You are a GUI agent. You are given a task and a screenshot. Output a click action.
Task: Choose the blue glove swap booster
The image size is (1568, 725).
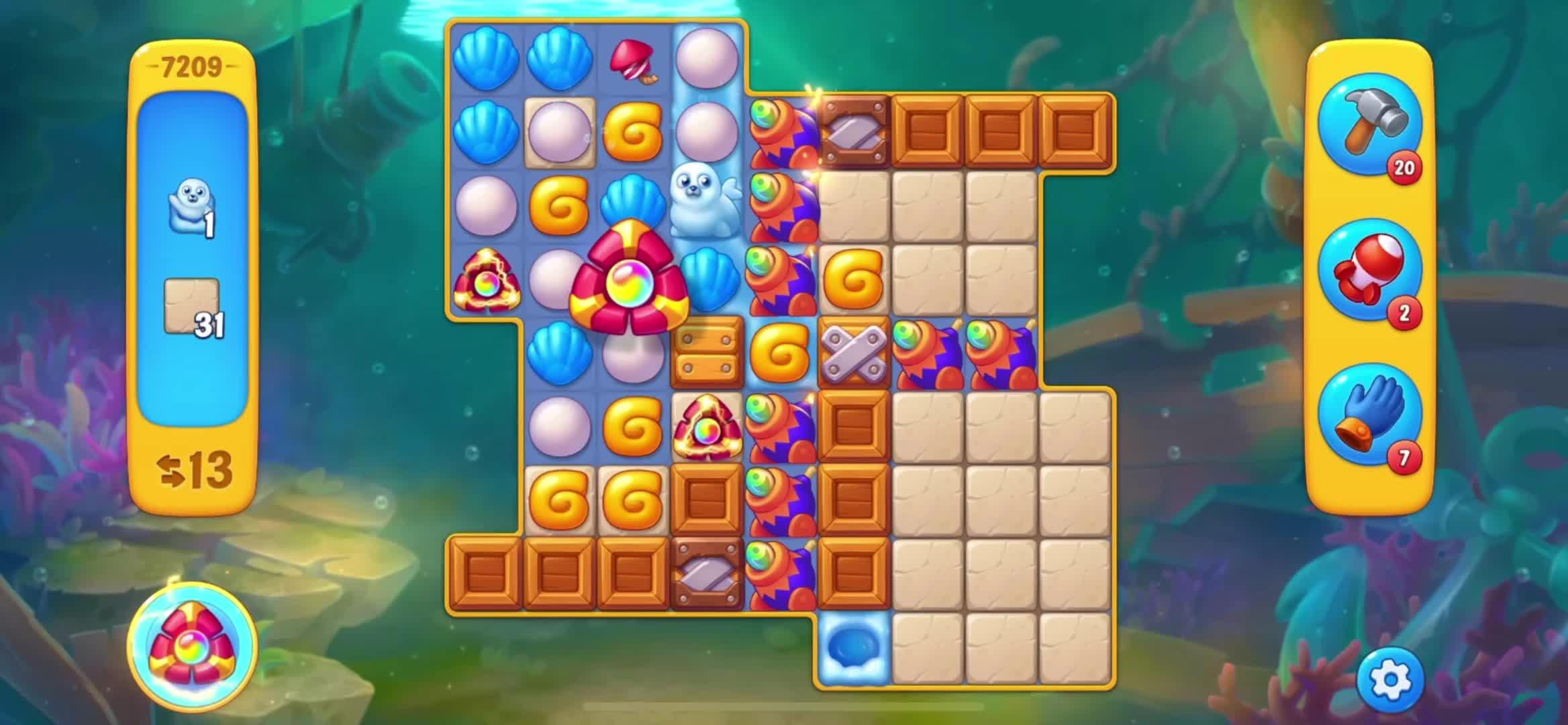pos(1369,416)
